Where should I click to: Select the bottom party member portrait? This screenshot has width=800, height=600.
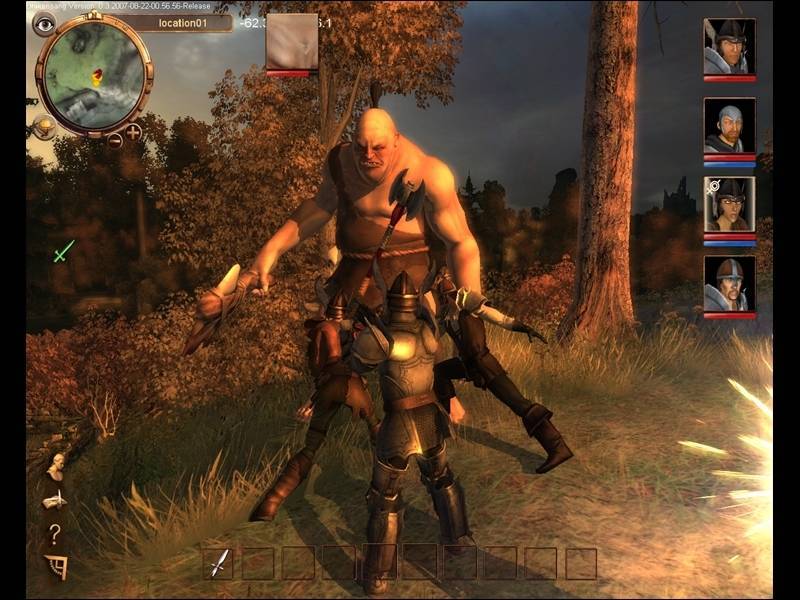click(x=729, y=283)
